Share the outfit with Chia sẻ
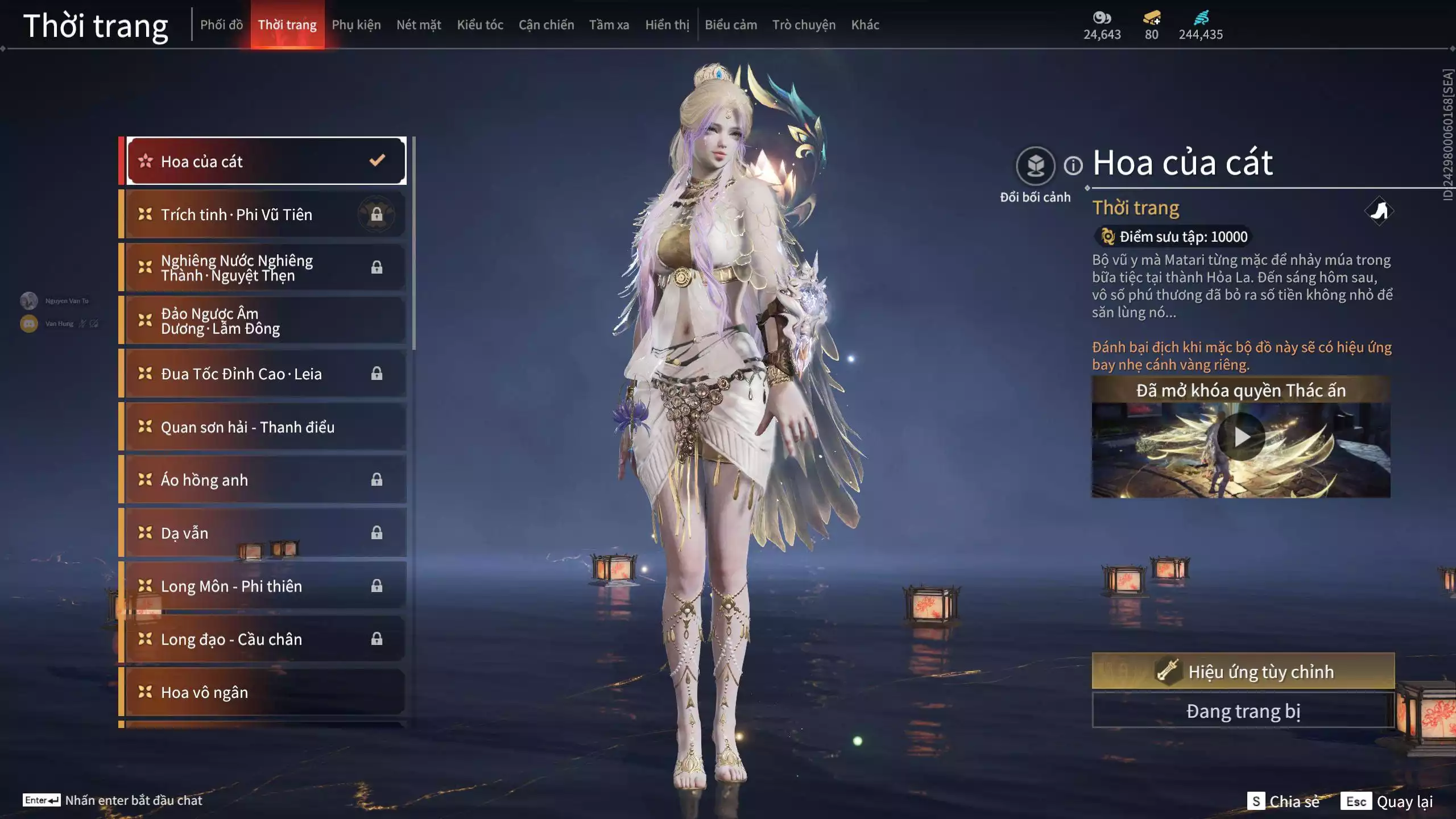This screenshot has width=1456, height=819. click(x=1285, y=801)
